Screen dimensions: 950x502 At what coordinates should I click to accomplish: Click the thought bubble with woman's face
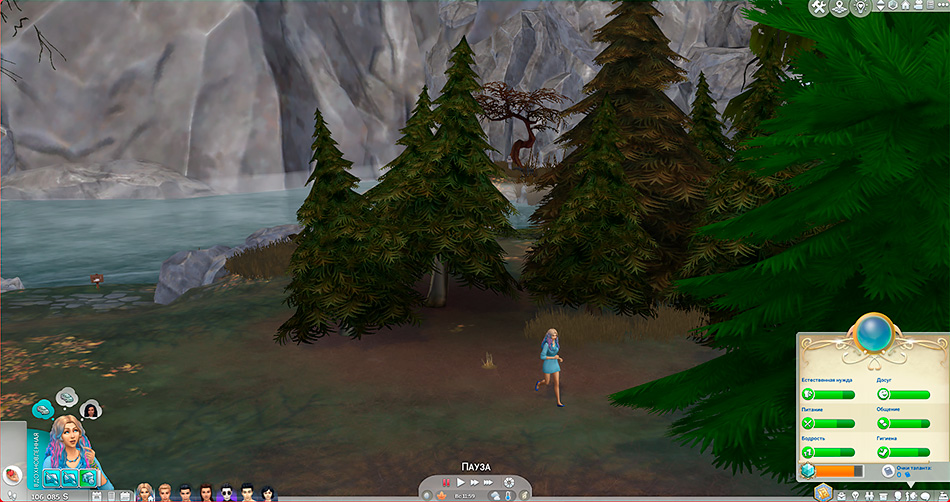pos(92,409)
